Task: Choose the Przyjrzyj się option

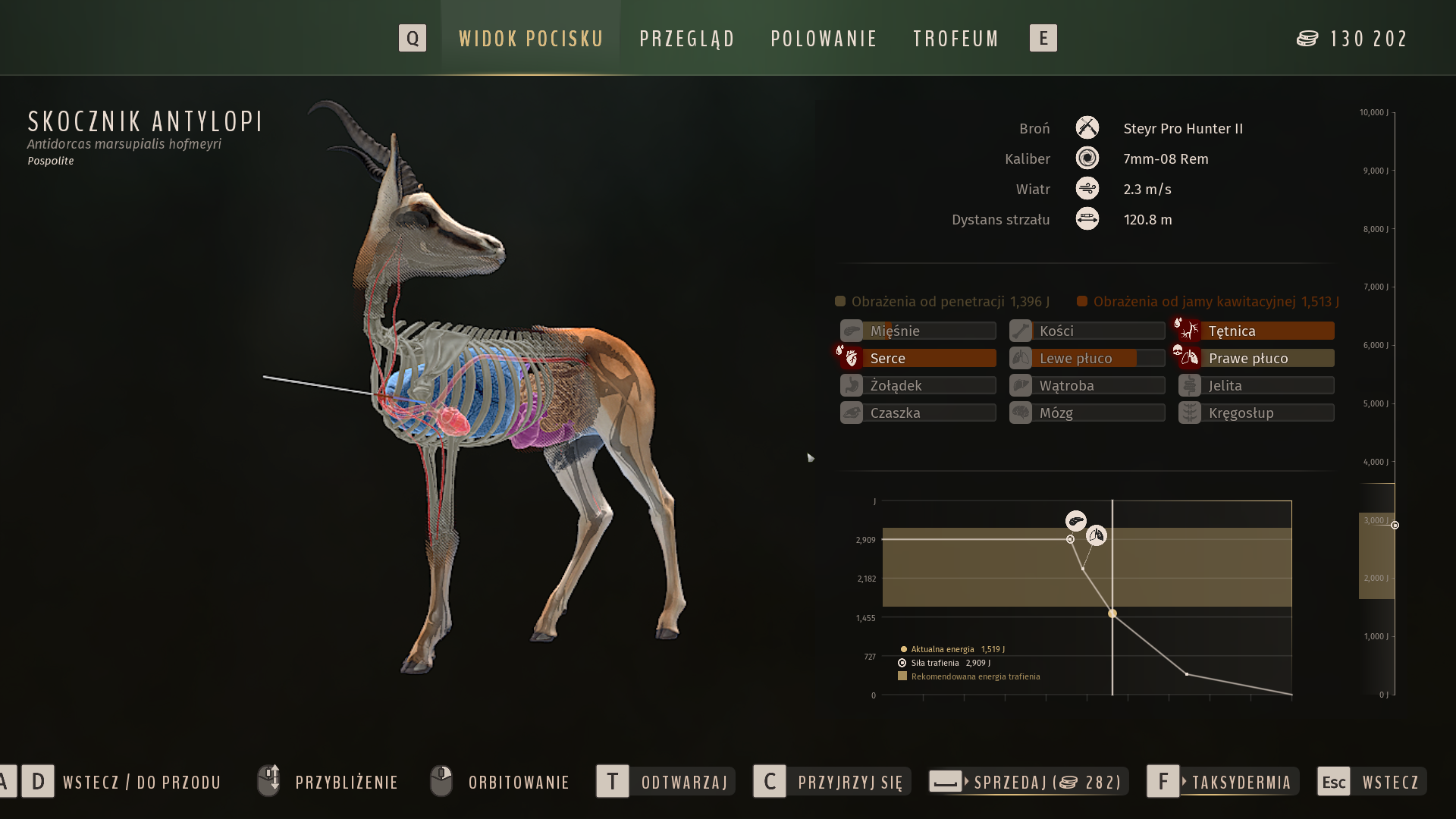Action: (x=832, y=782)
